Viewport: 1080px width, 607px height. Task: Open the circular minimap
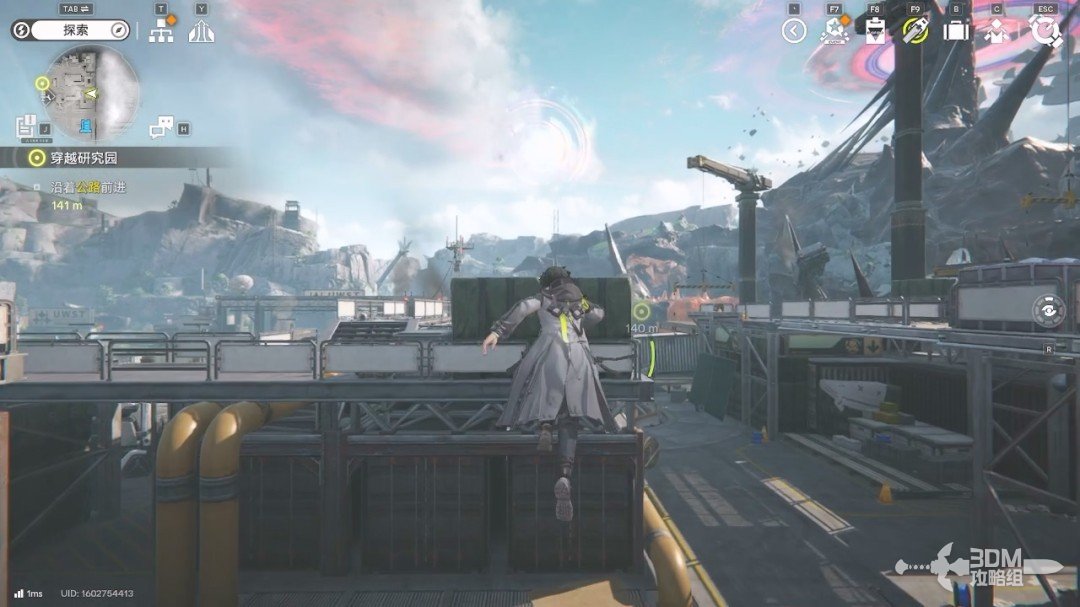pyautogui.click(x=90, y=93)
